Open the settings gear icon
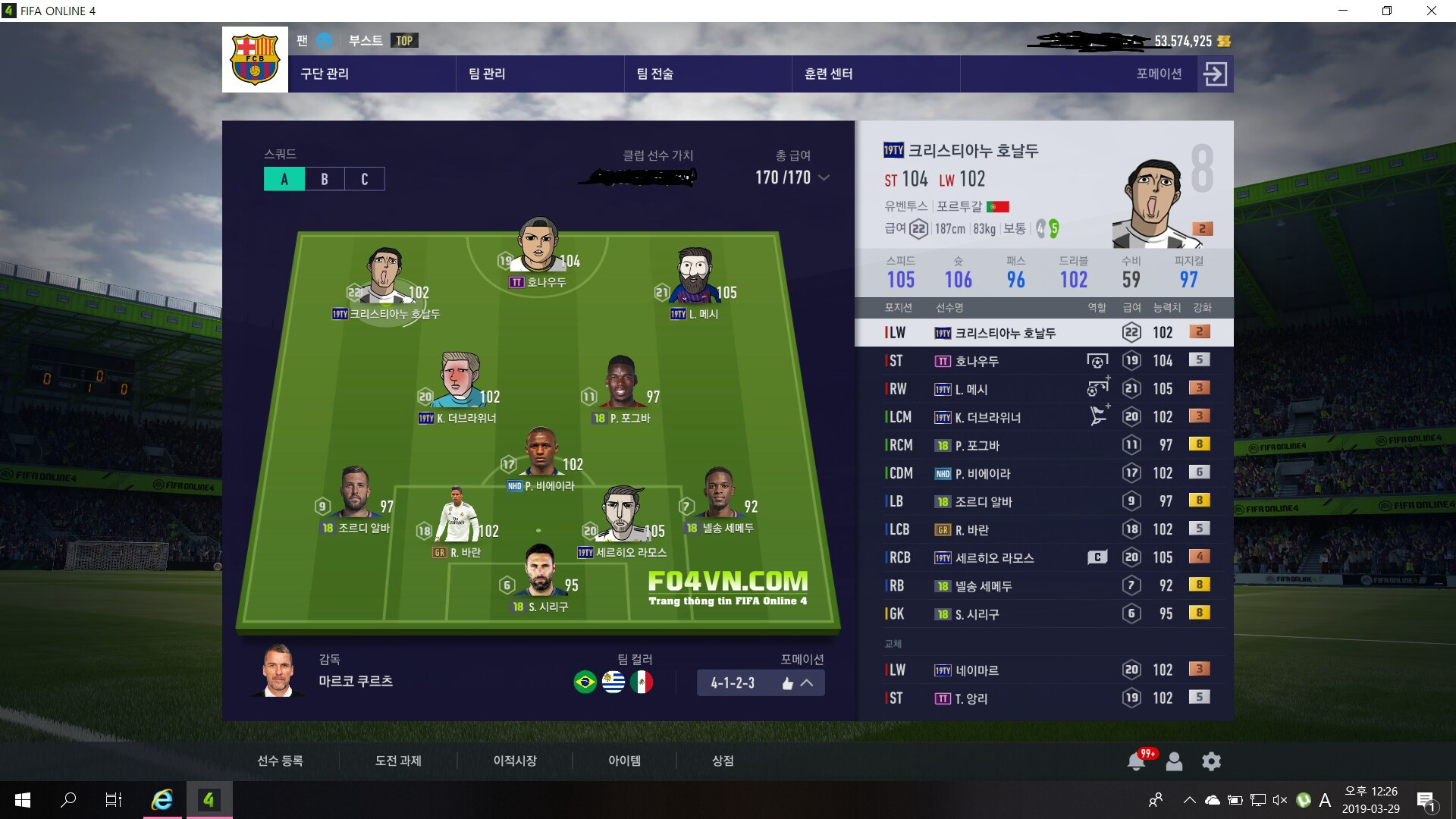The height and width of the screenshot is (819, 1456). pyautogui.click(x=1211, y=761)
